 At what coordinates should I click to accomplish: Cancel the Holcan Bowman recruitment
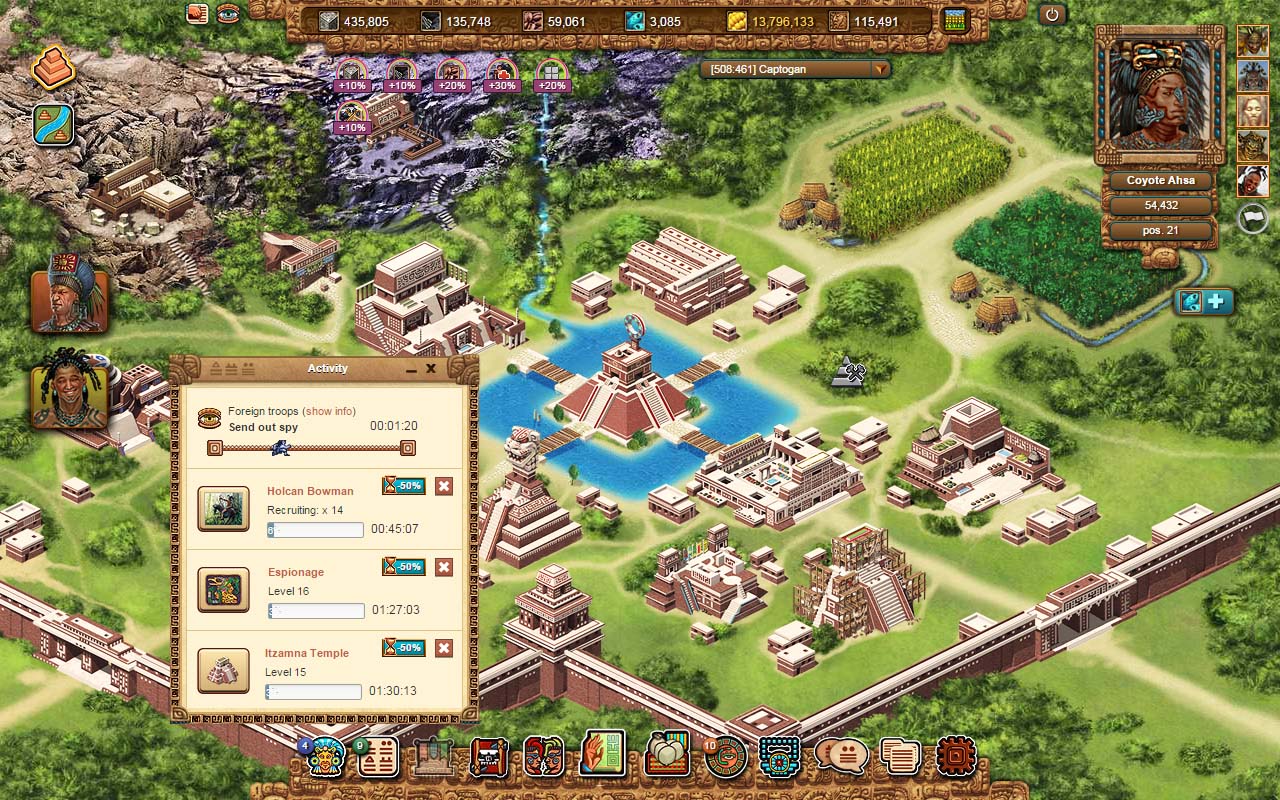coord(444,486)
